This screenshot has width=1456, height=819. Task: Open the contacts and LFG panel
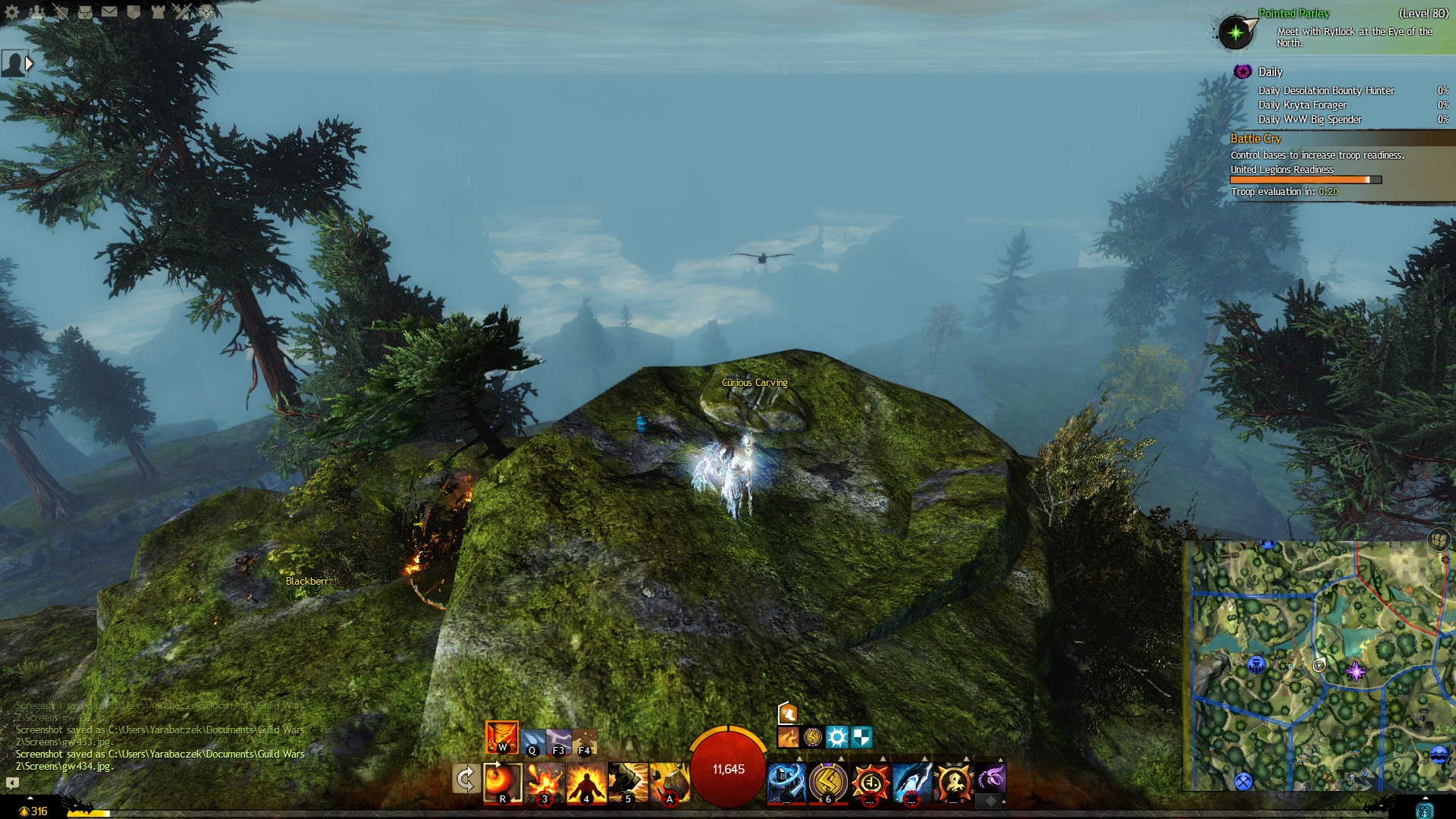[36, 11]
